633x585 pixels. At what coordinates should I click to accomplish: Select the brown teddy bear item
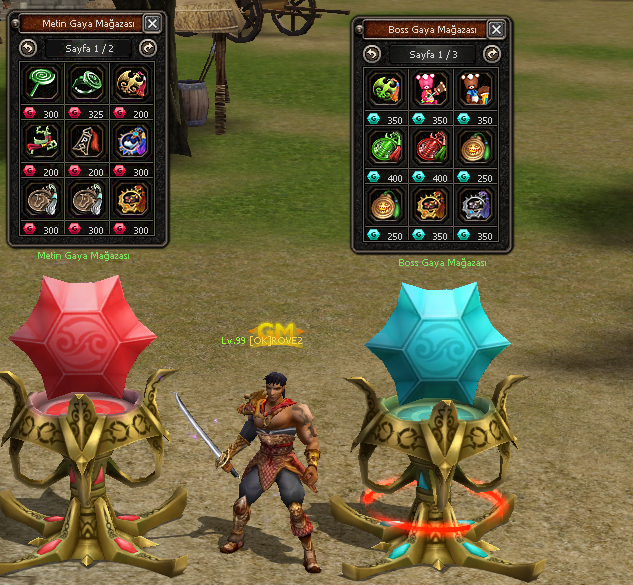[475, 87]
